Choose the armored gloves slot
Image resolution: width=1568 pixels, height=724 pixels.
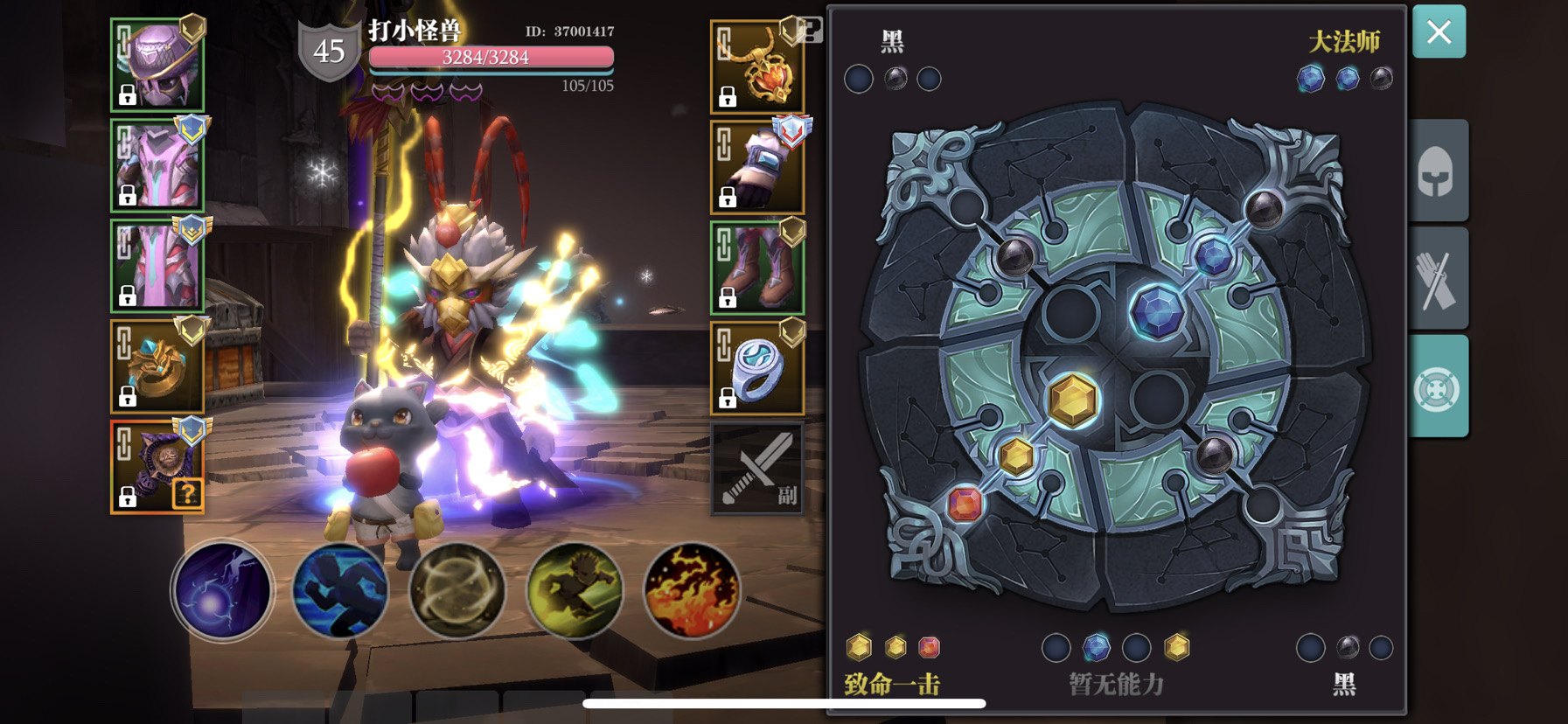tap(757, 168)
